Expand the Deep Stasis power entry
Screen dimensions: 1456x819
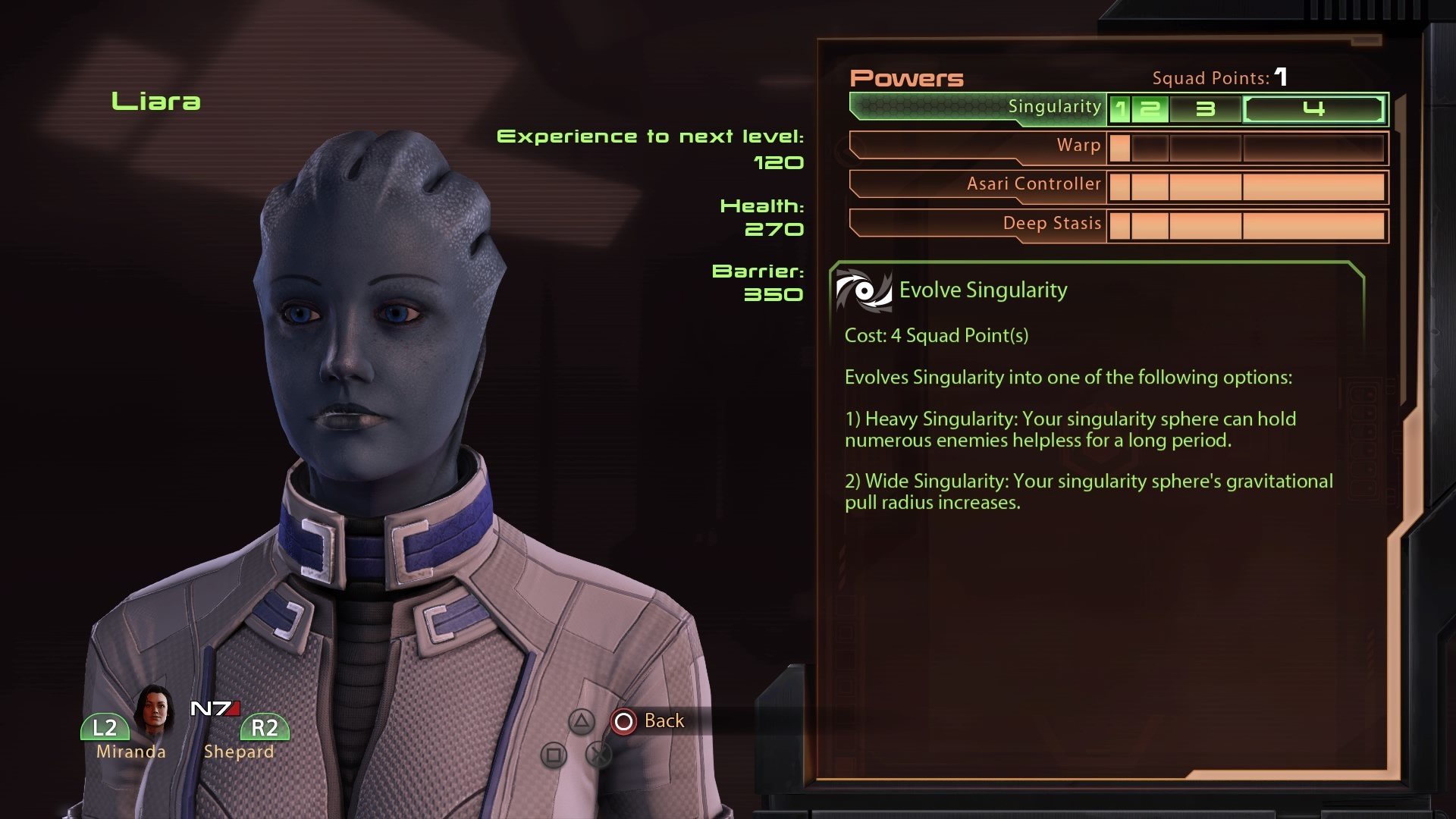pyautogui.click(x=1051, y=223)
